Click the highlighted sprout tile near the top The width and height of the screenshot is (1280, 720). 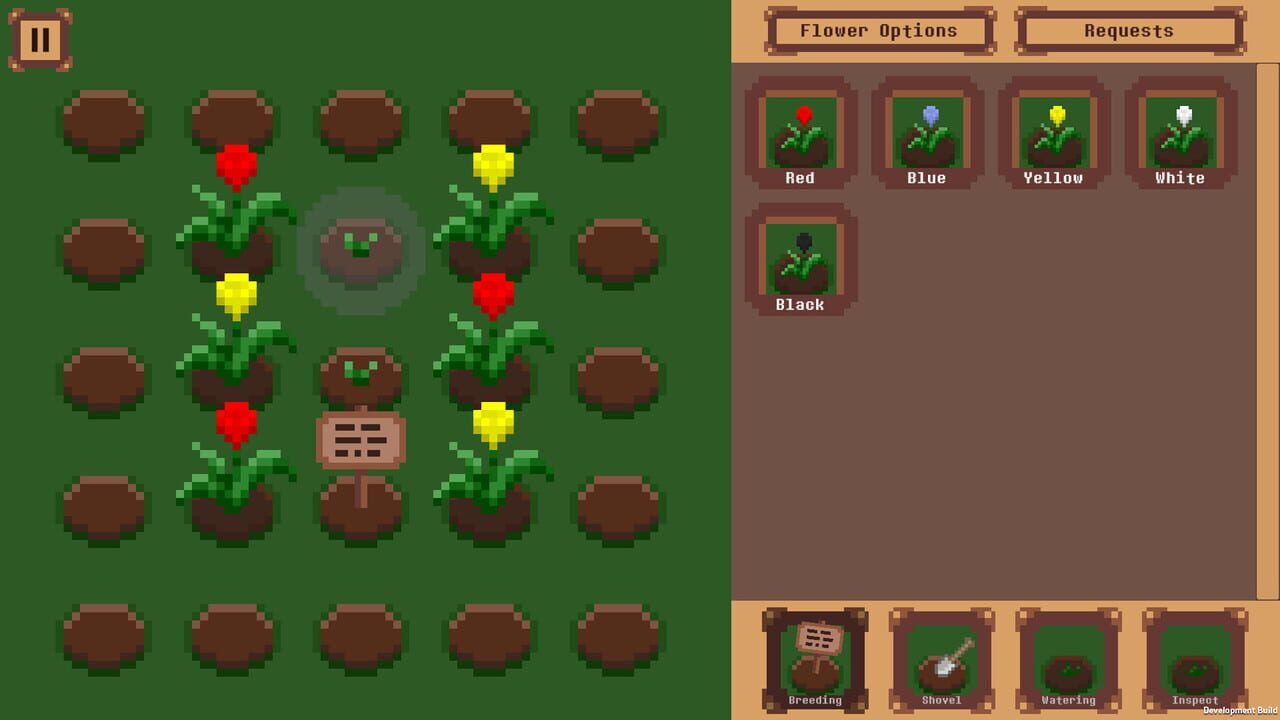362,250
